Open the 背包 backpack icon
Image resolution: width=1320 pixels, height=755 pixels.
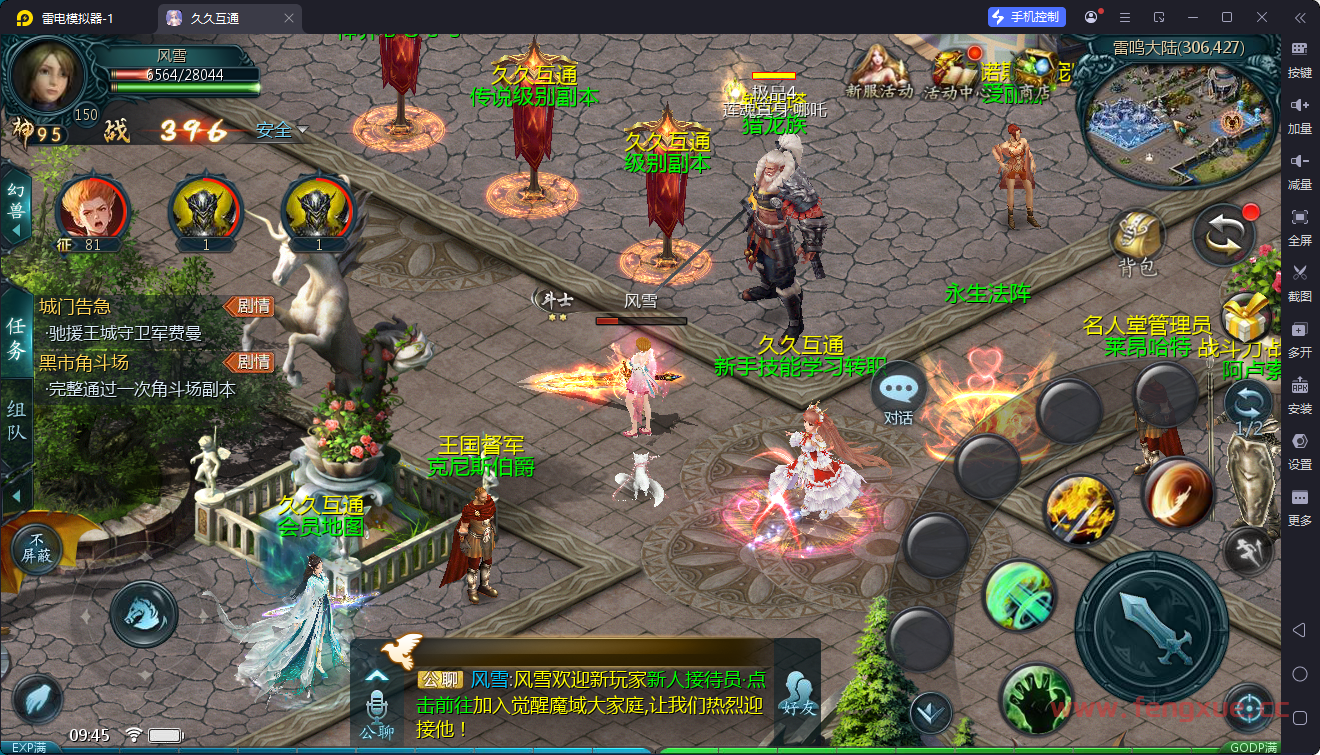pos(1137,241)
